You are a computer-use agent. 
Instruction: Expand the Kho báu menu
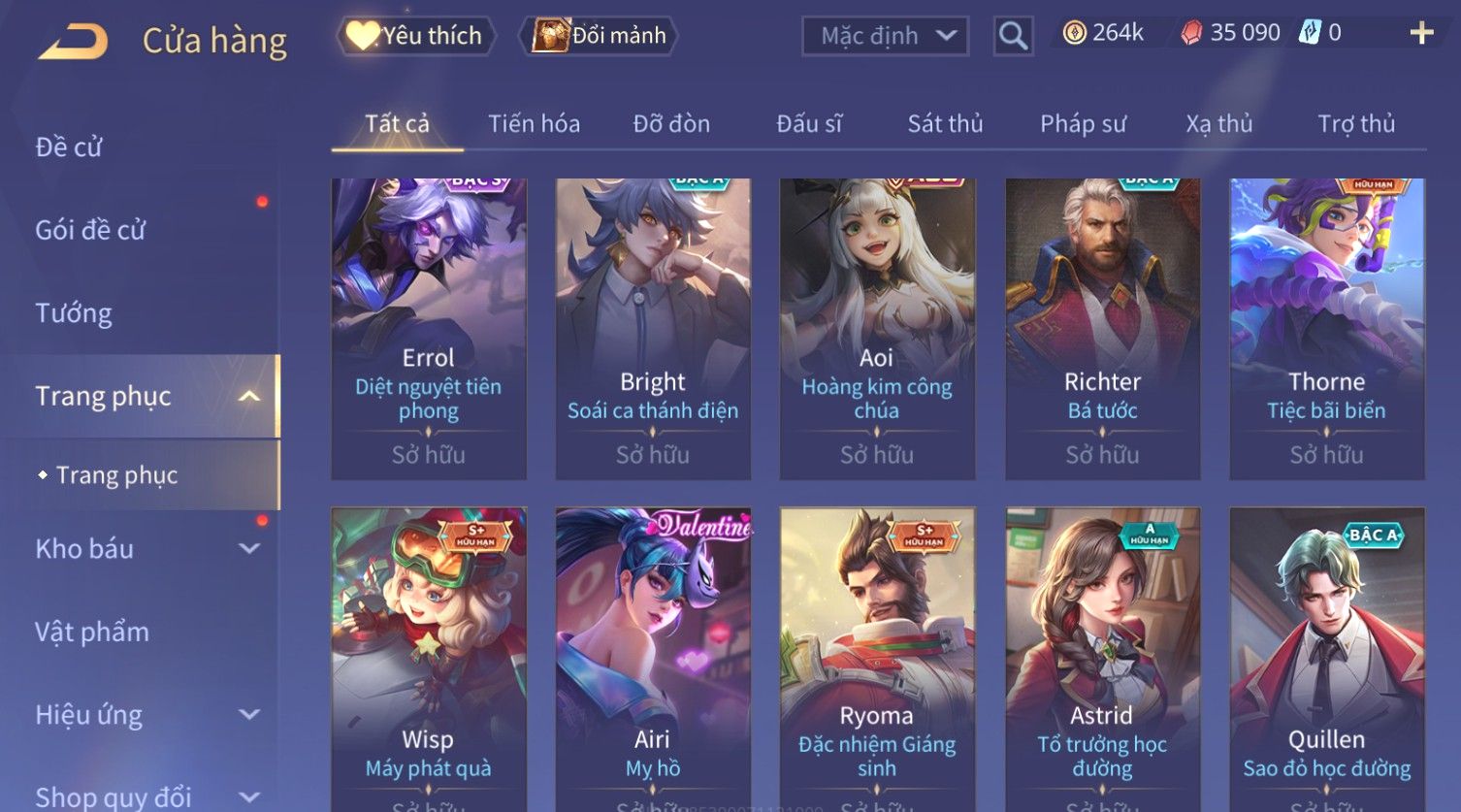(146, 549)
